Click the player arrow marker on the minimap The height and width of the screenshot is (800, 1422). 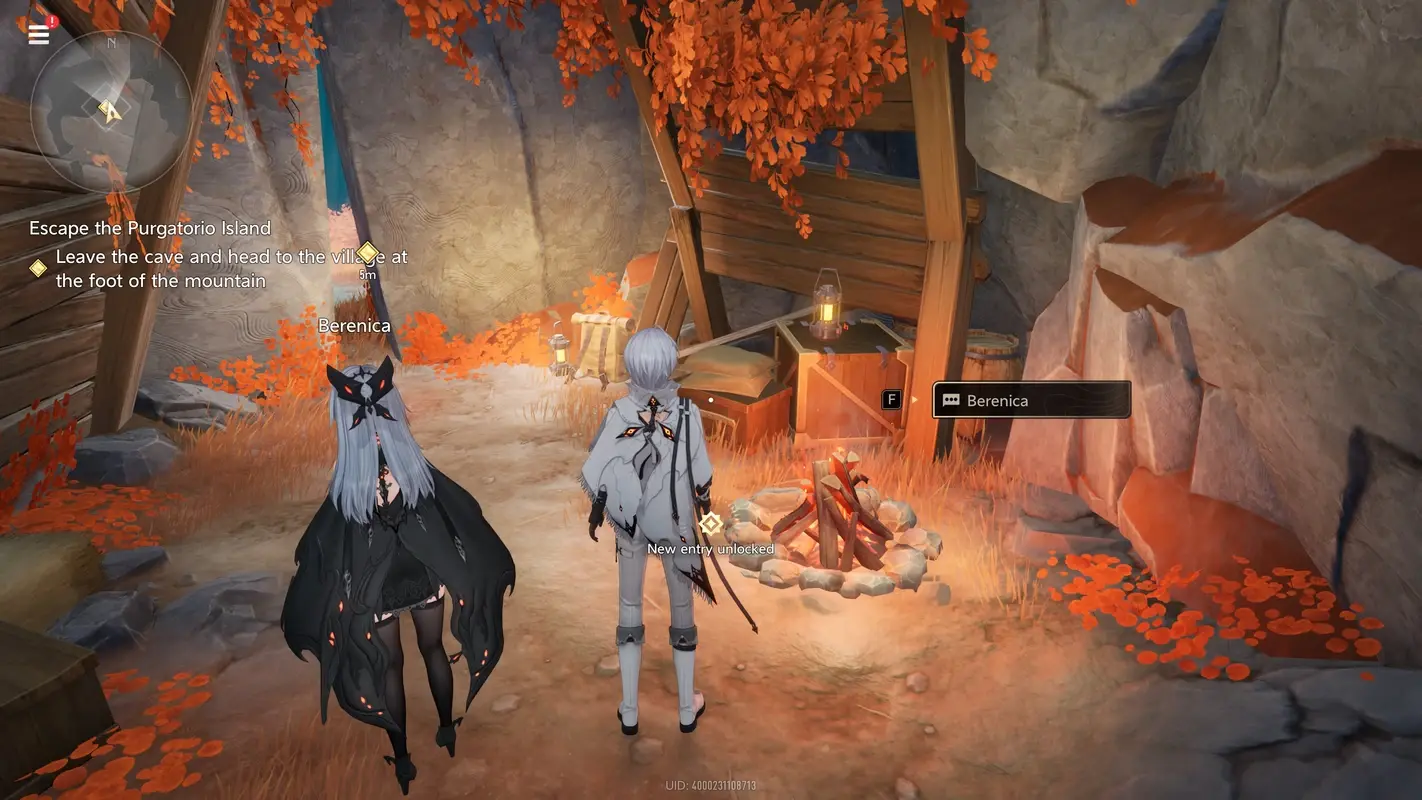pyautogui.click(x=110, y=113)
